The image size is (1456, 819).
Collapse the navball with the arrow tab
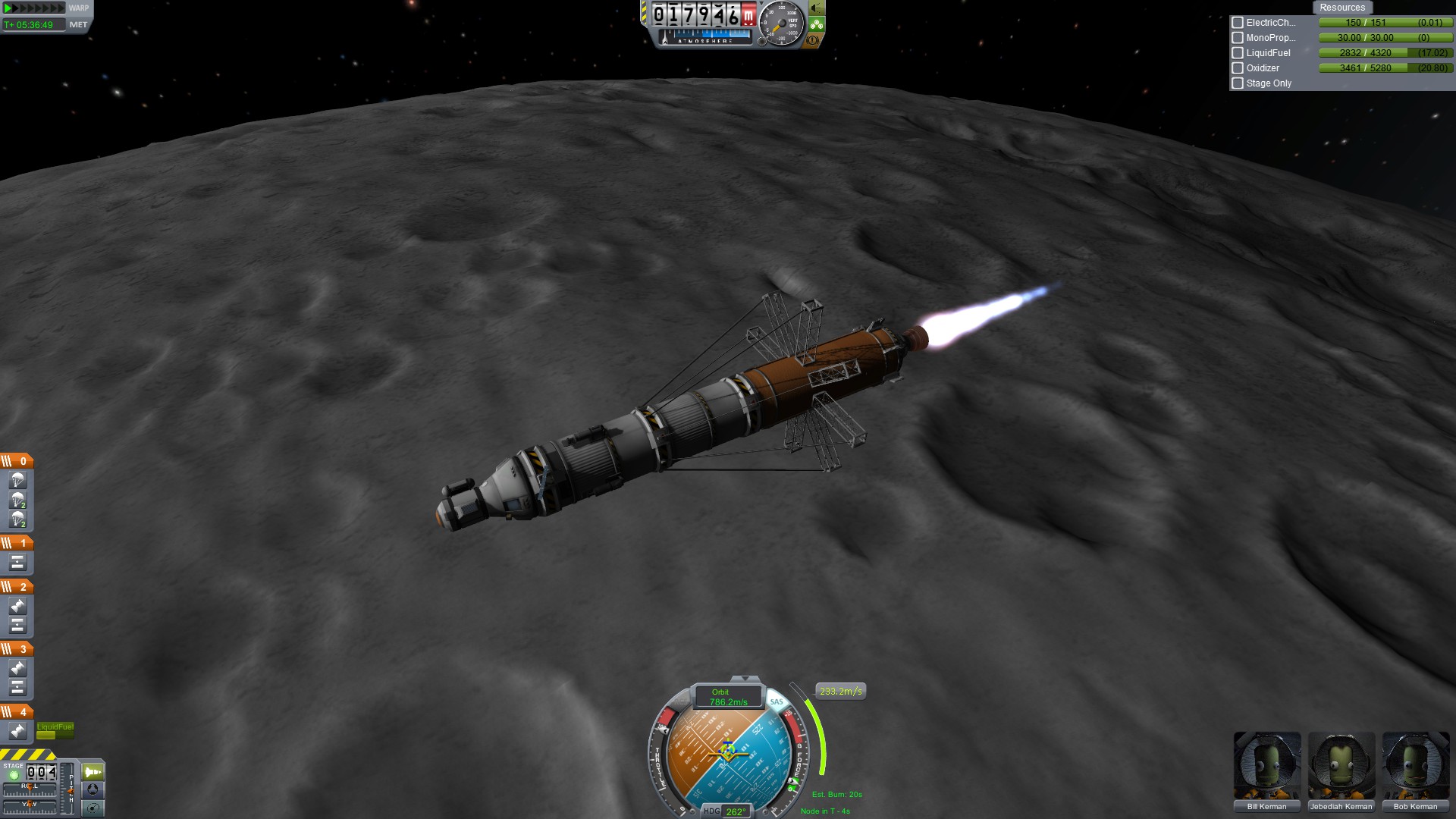[x=745, y=679]
